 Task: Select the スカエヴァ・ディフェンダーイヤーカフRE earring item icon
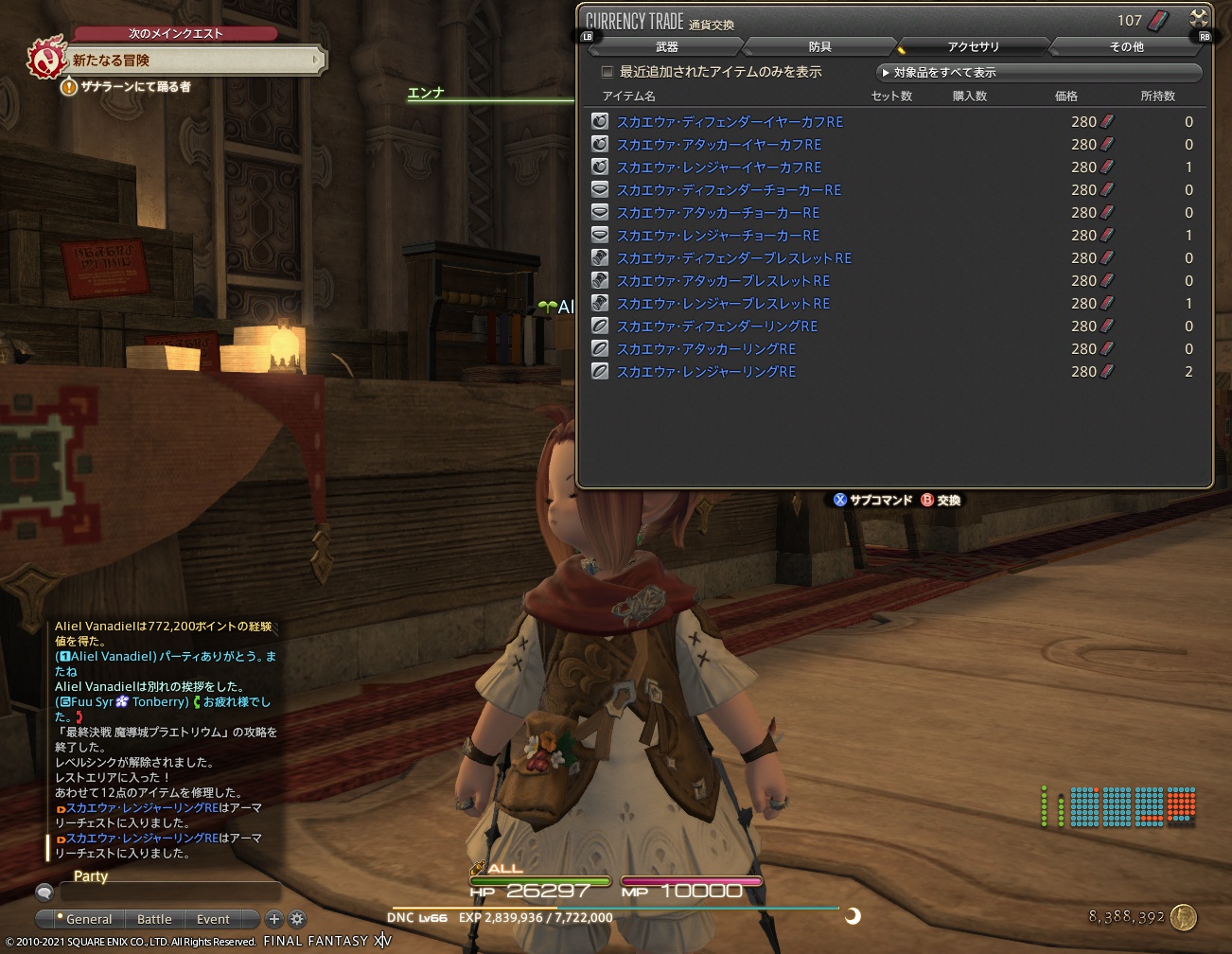point(599,120)
